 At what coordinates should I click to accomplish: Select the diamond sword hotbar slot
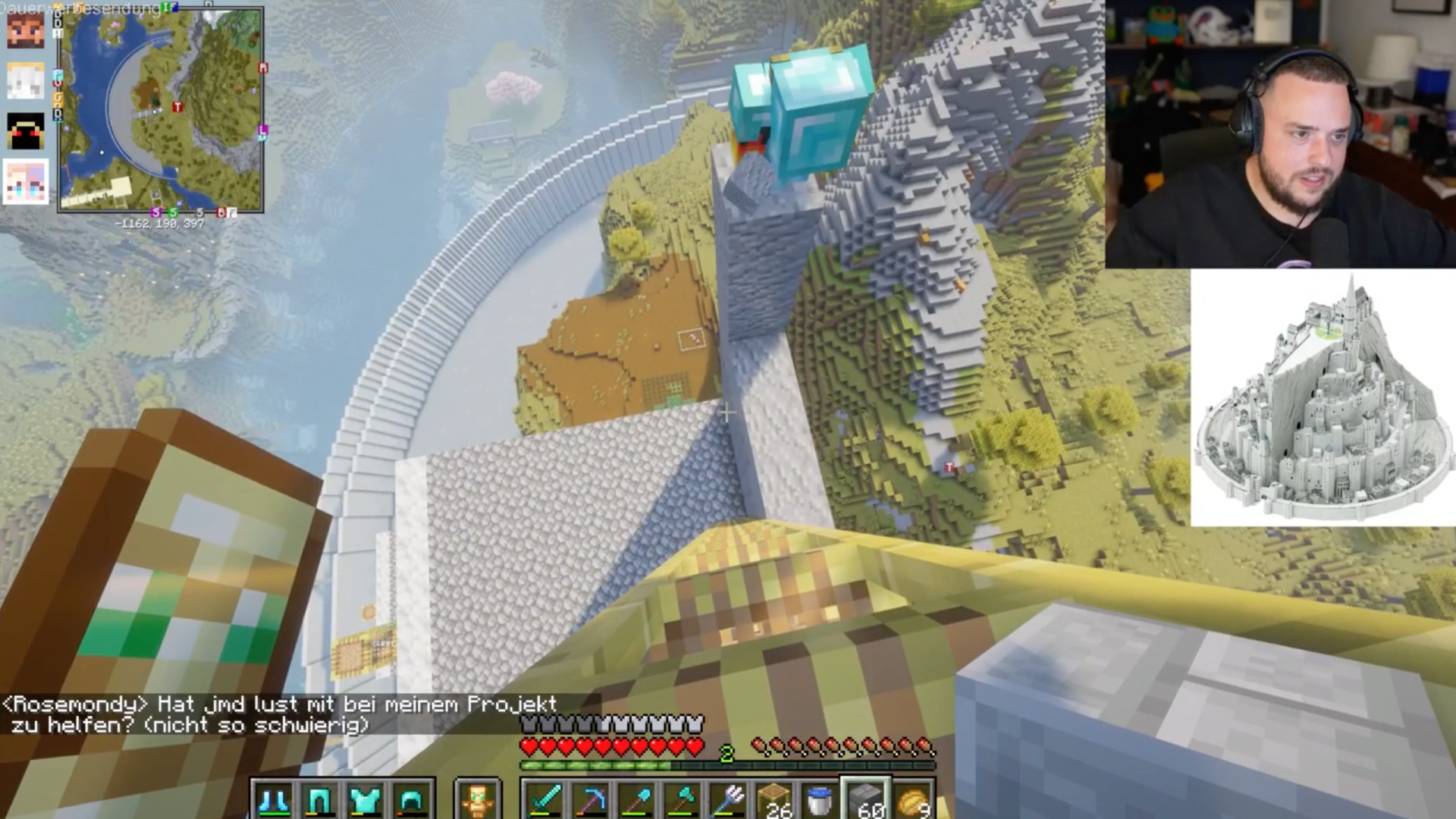tap(544, 801)
